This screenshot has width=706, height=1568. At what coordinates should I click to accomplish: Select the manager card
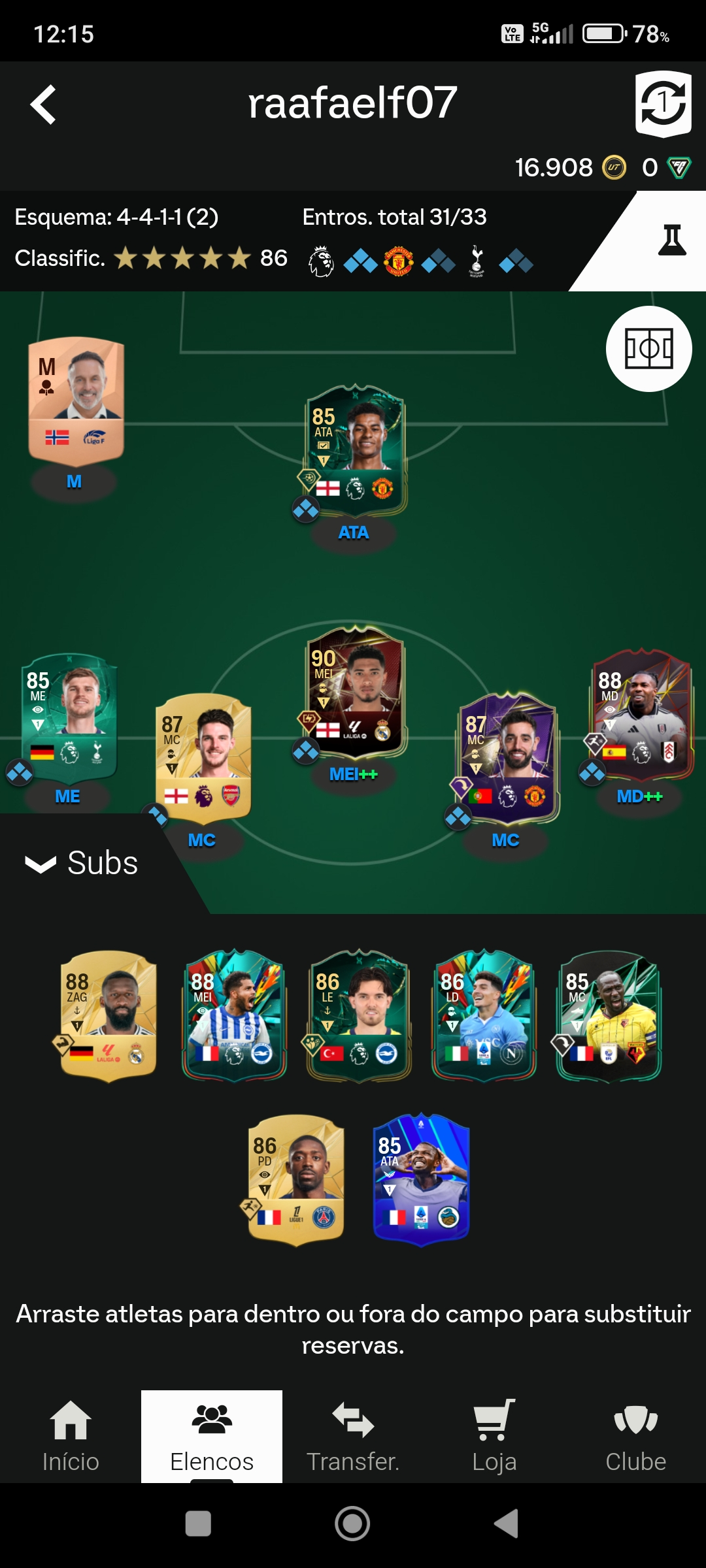76,399
